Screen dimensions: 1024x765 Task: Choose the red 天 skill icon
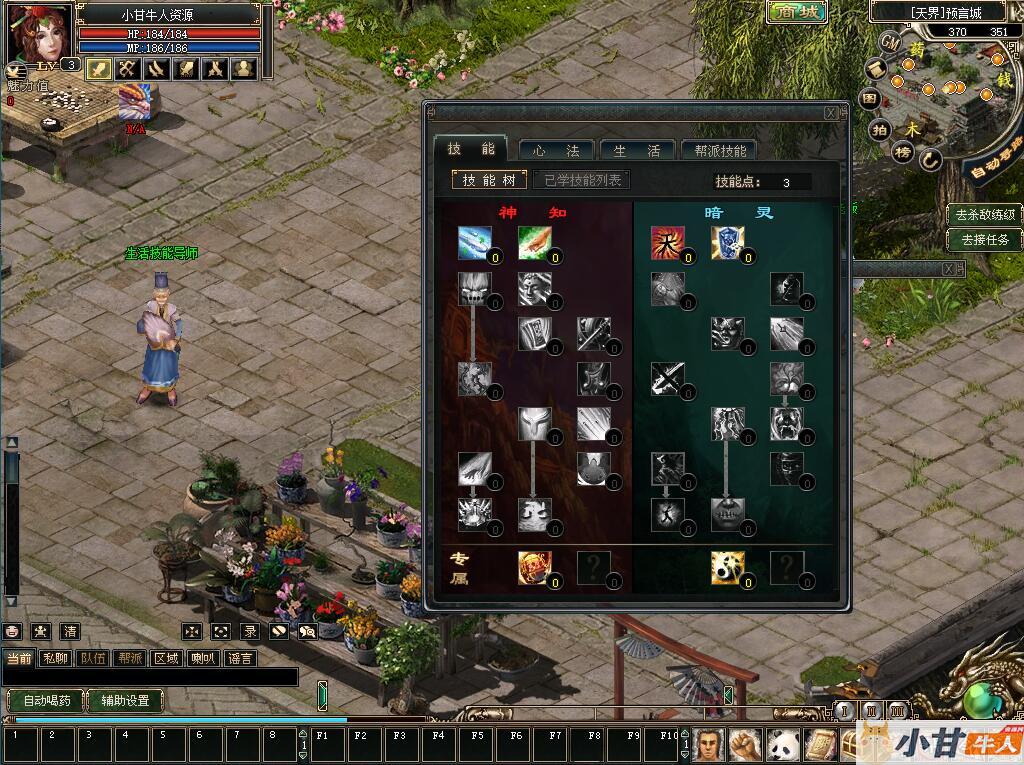(x=667, y=242)
